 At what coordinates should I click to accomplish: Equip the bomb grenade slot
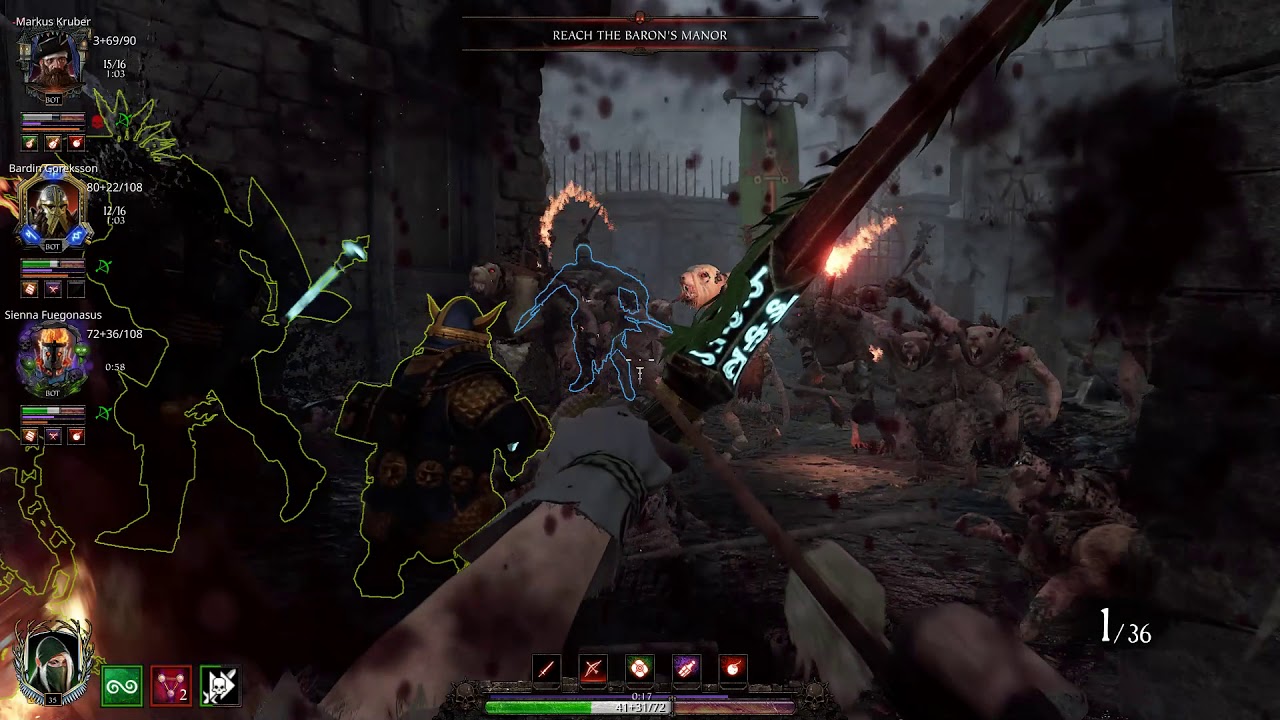click(x=733, y=668)
